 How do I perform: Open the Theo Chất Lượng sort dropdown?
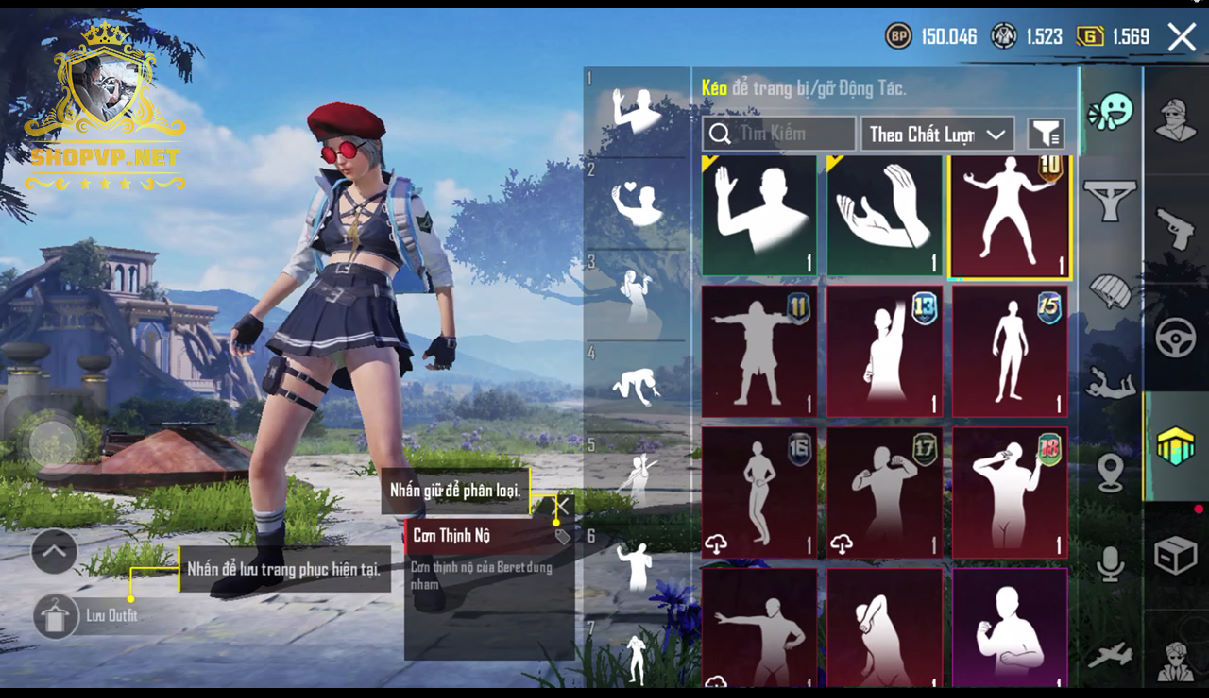[x=936, y=134]
